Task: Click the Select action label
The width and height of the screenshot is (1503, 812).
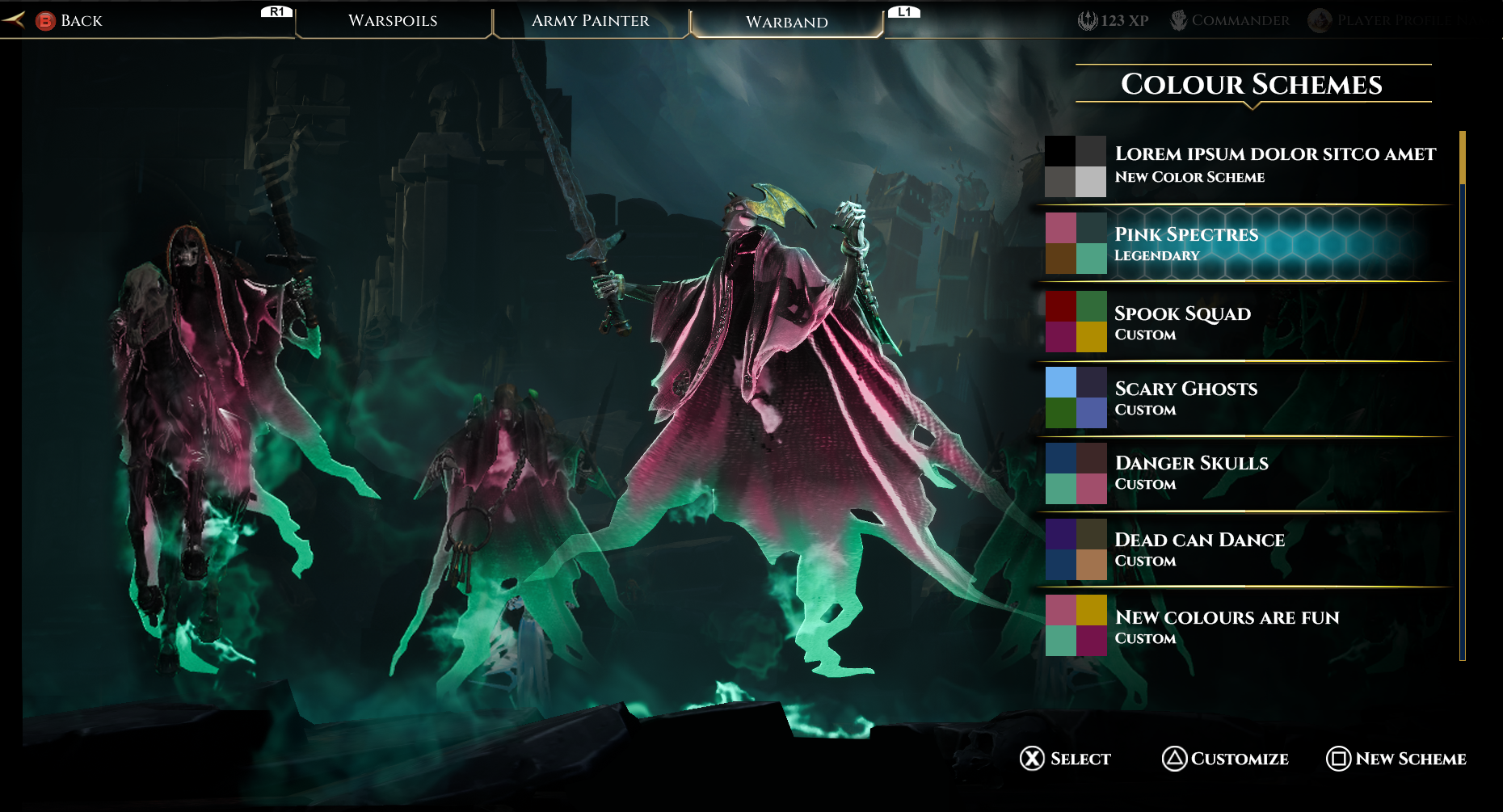Action: click(1066, 759)
